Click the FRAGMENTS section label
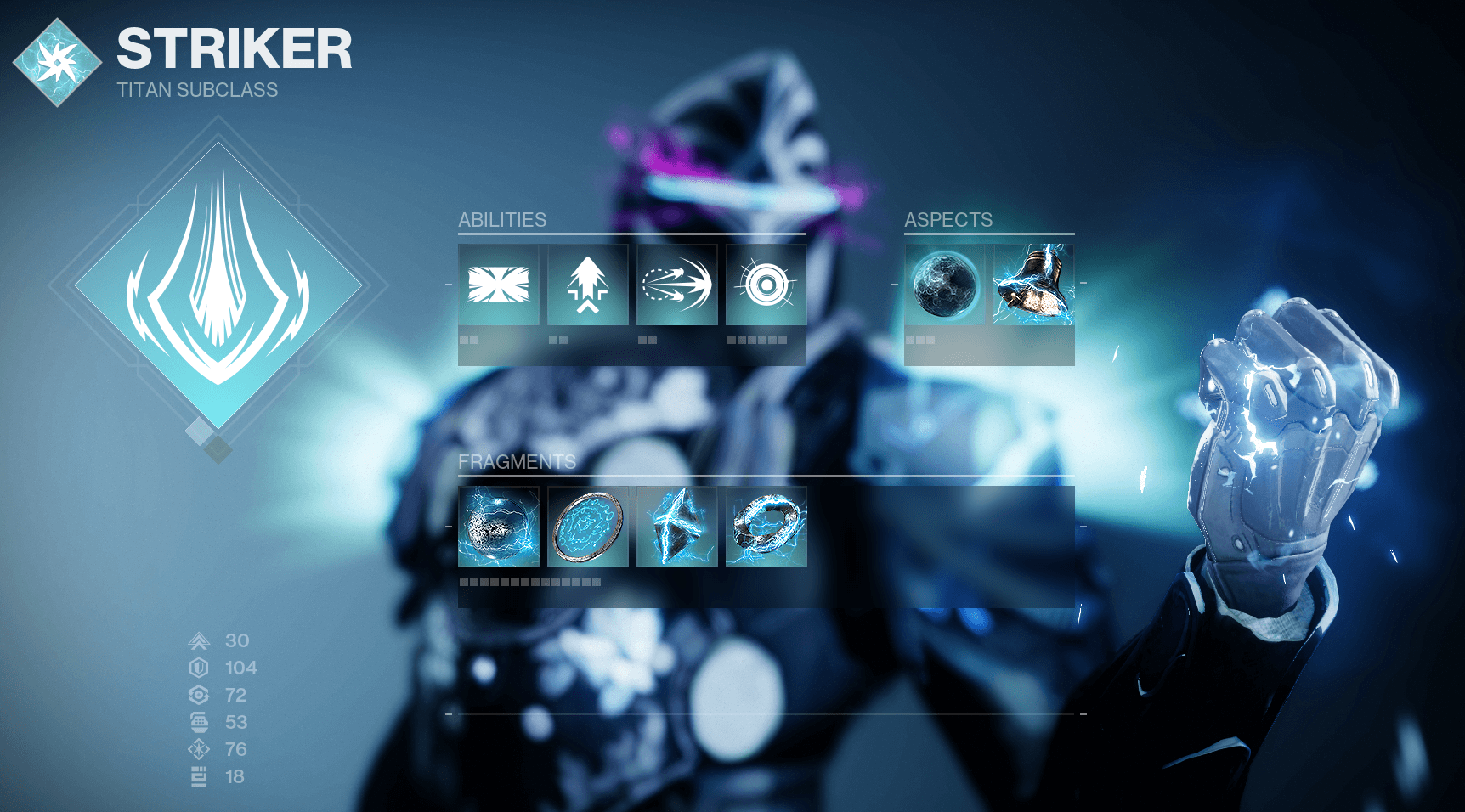This screenshot has width=1465, height=812. point(517,464)
